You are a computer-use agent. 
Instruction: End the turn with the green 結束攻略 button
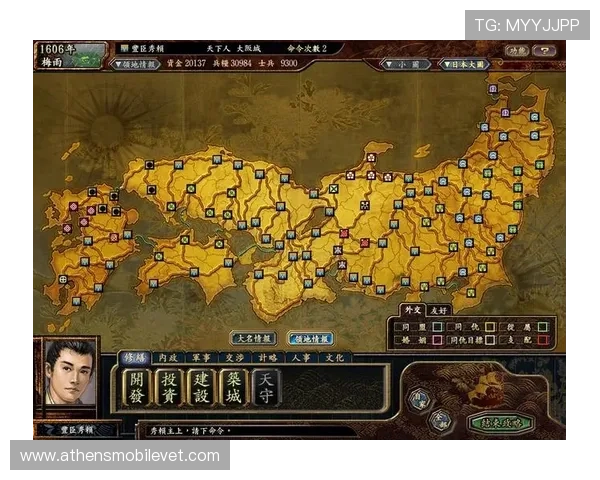click(x=499, y=422)
